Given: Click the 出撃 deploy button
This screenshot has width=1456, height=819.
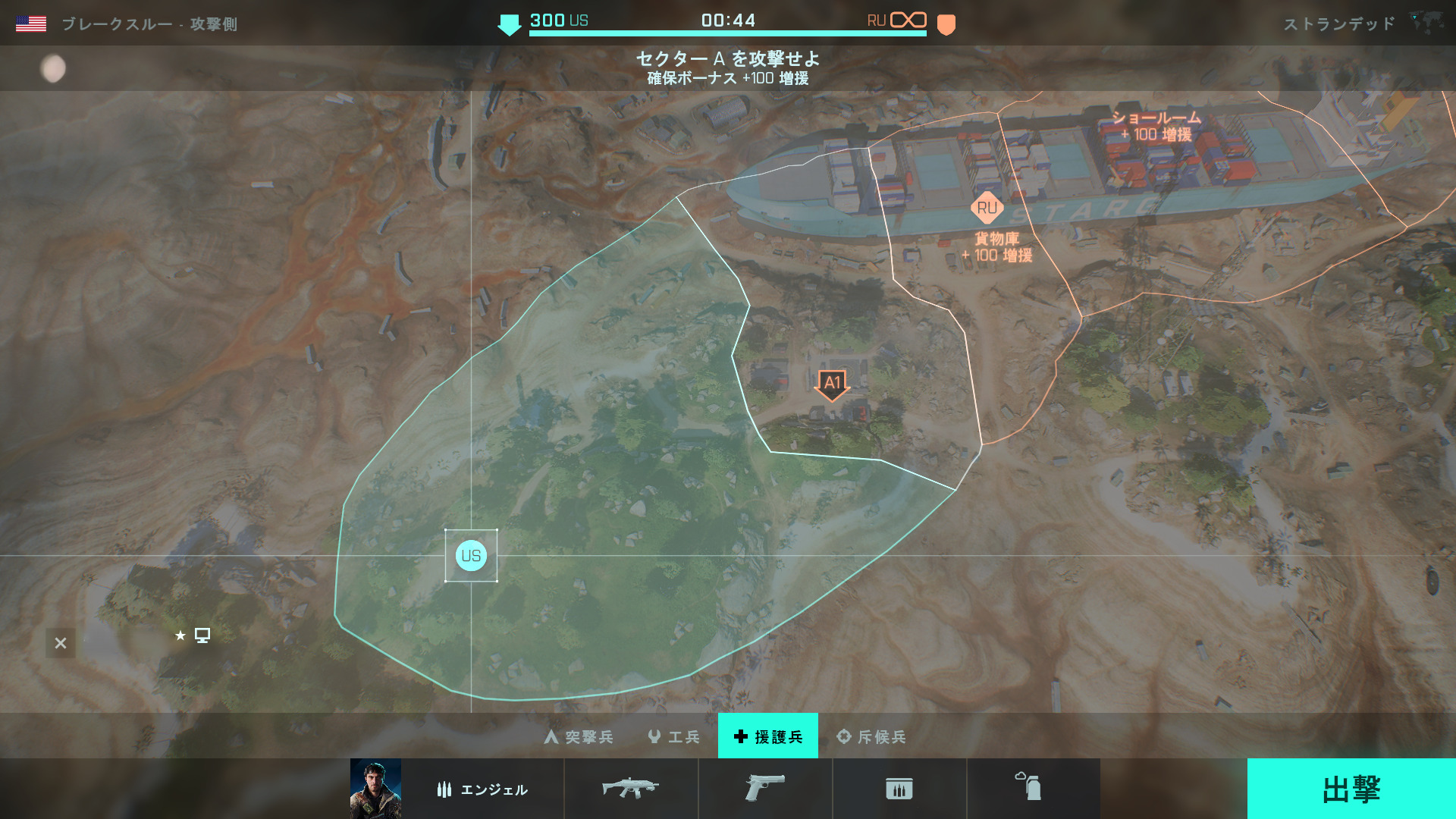Looking at the screenshot, I should [1351, 789].
